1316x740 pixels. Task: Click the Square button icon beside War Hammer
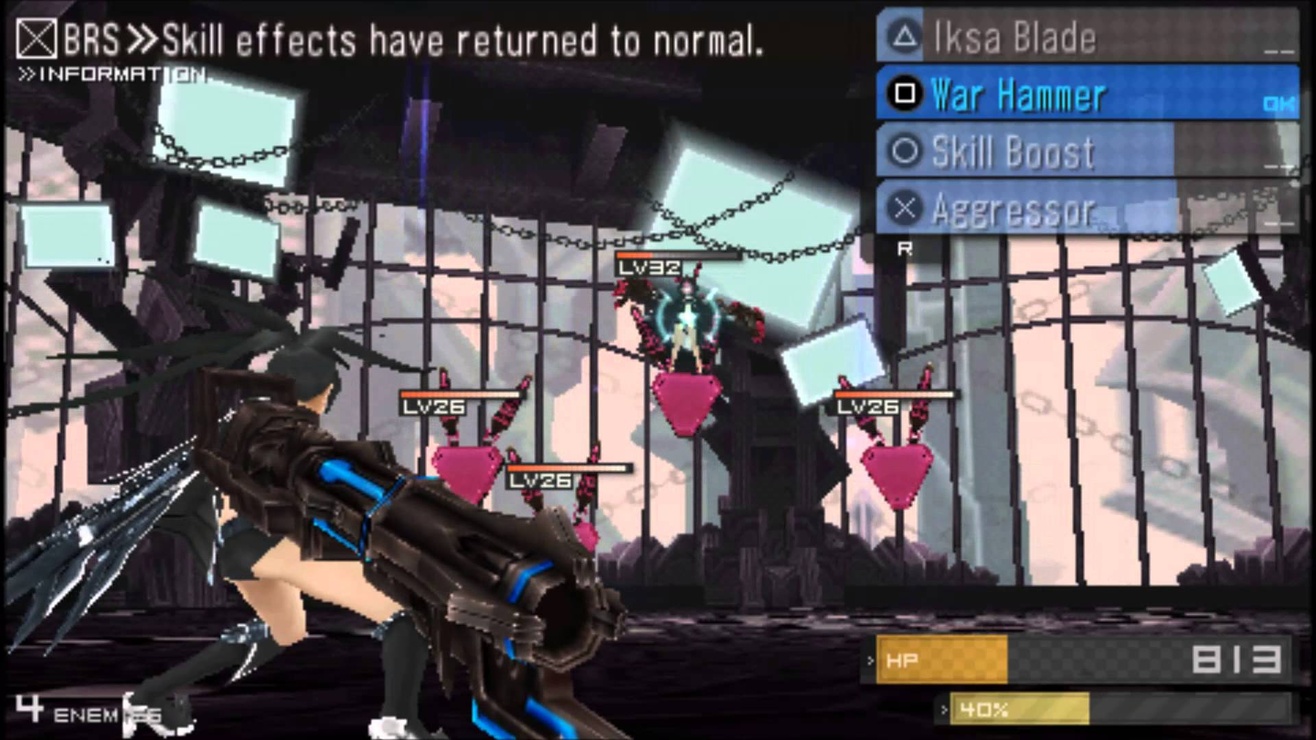point(905,93)
